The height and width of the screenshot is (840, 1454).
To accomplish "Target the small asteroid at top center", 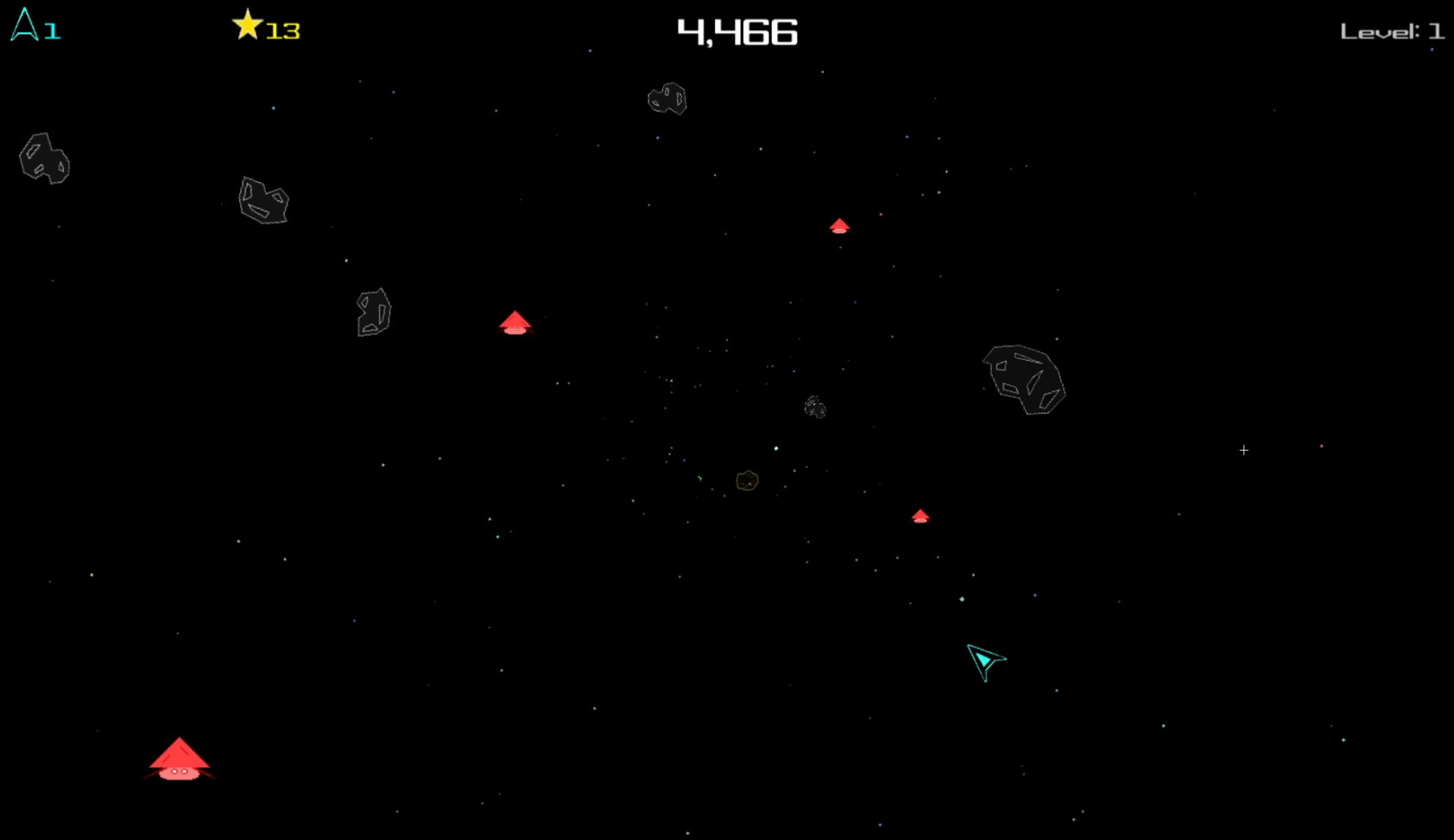I will tap(667, 99).
